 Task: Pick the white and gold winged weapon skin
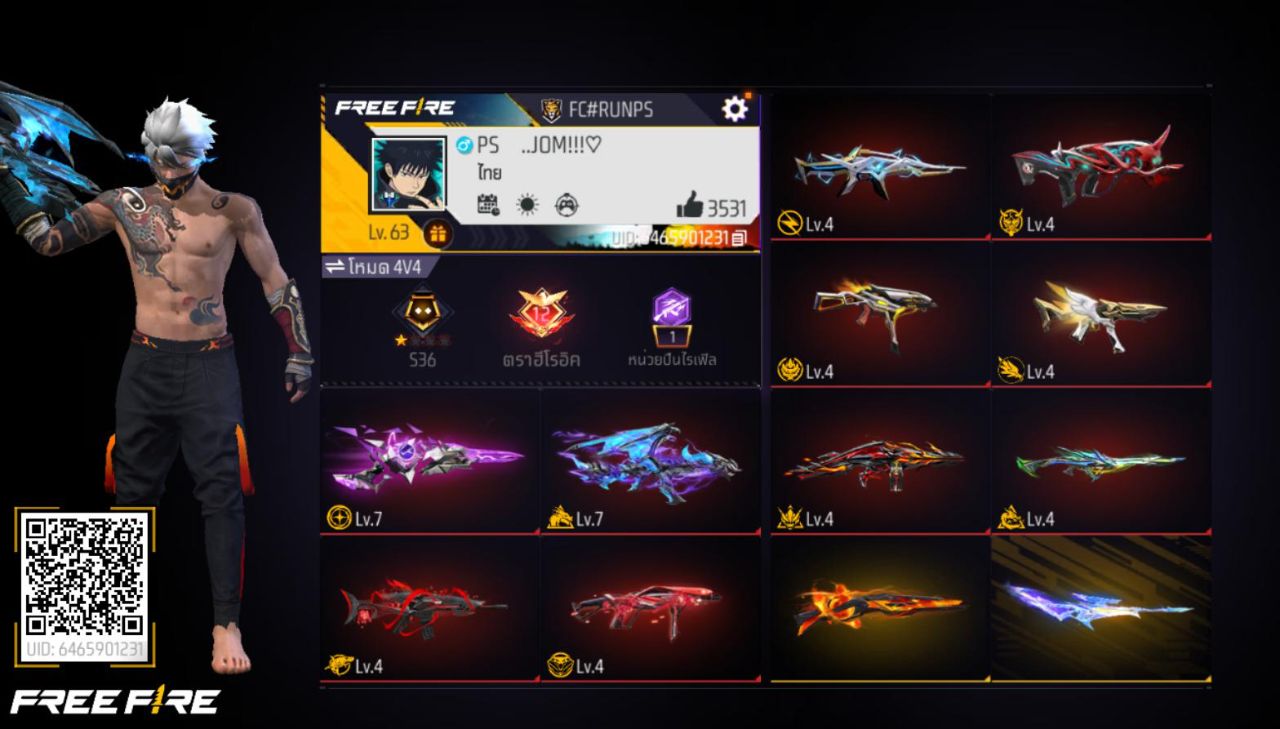click(1100, 312)
